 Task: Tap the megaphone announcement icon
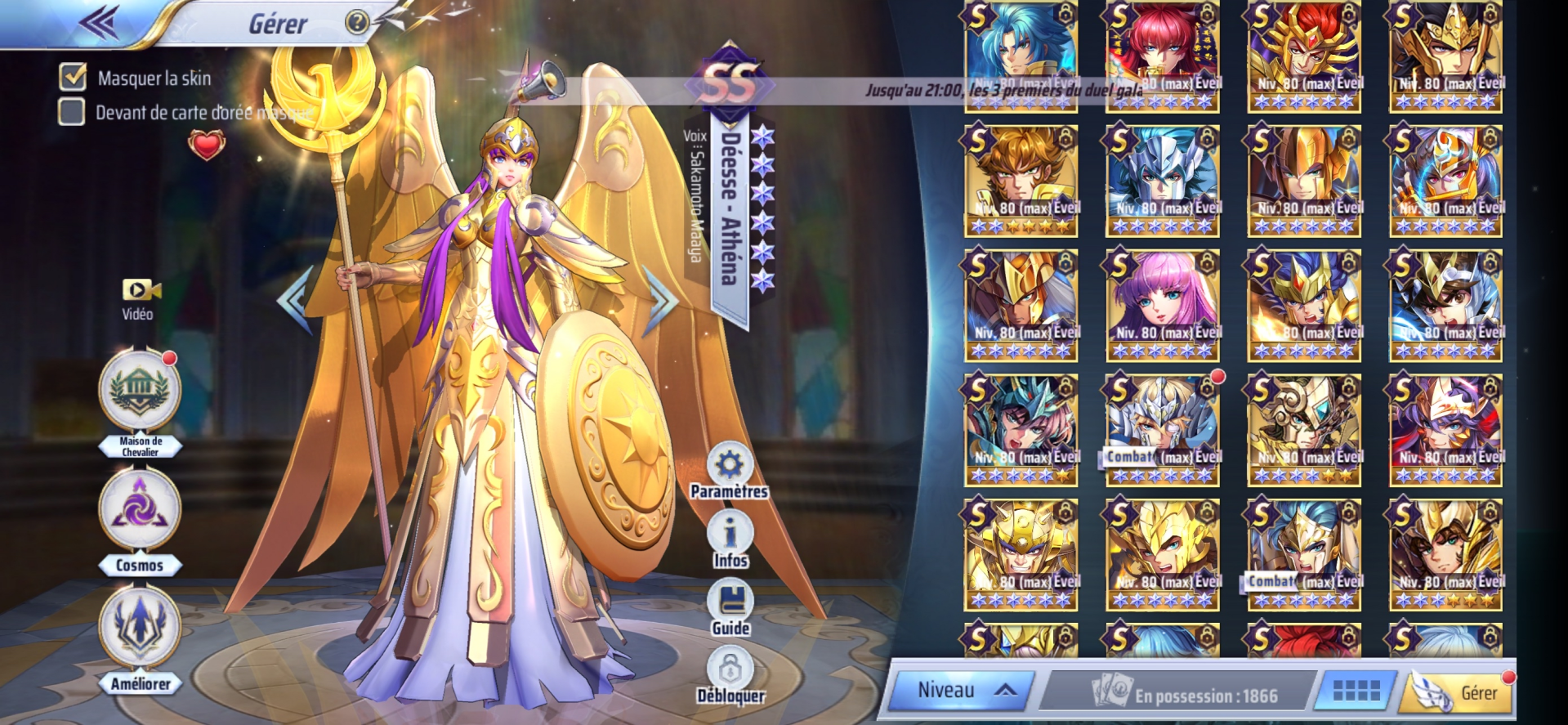point(542,82)
